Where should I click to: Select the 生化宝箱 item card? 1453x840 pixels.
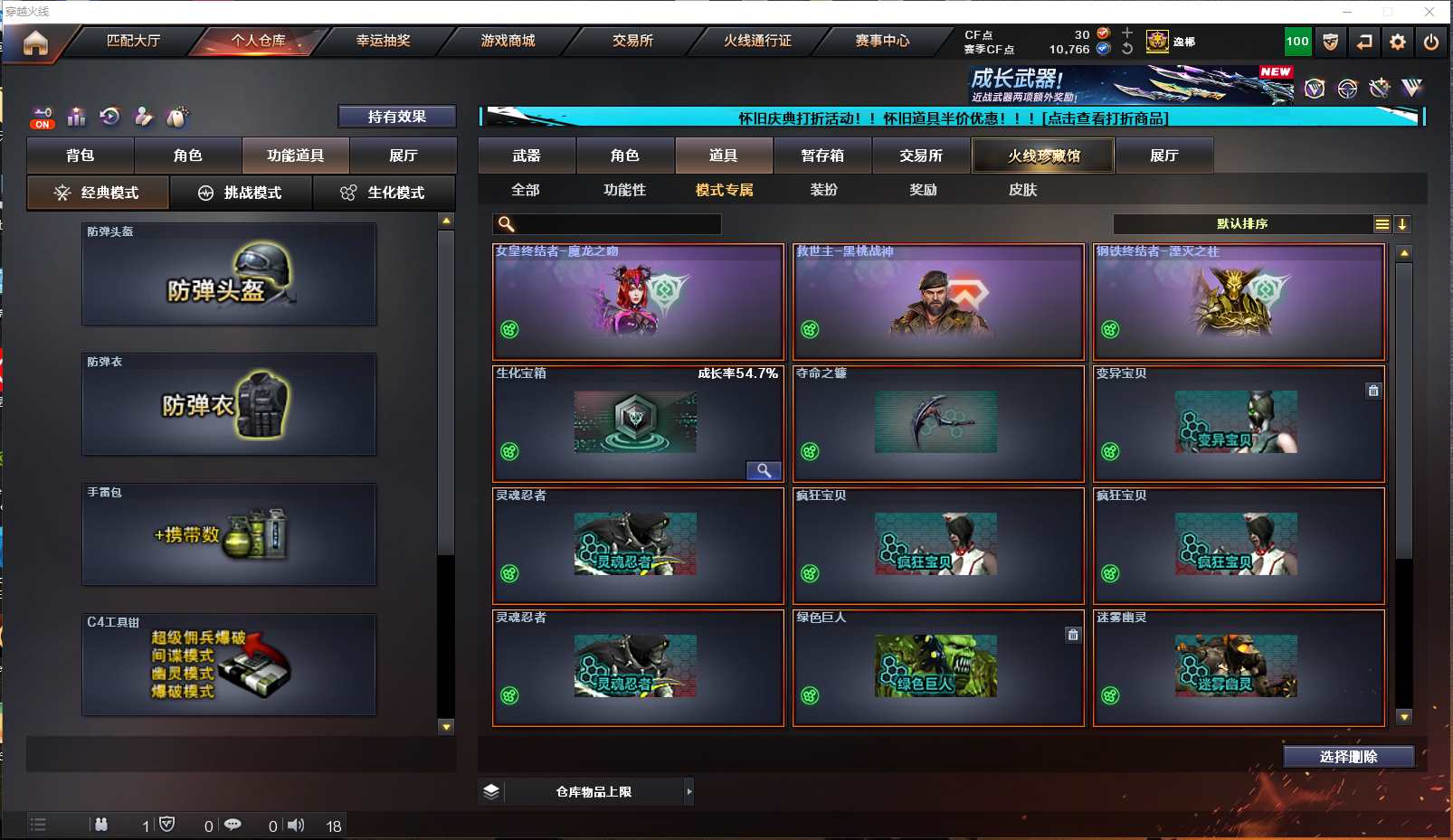[638, 423]
